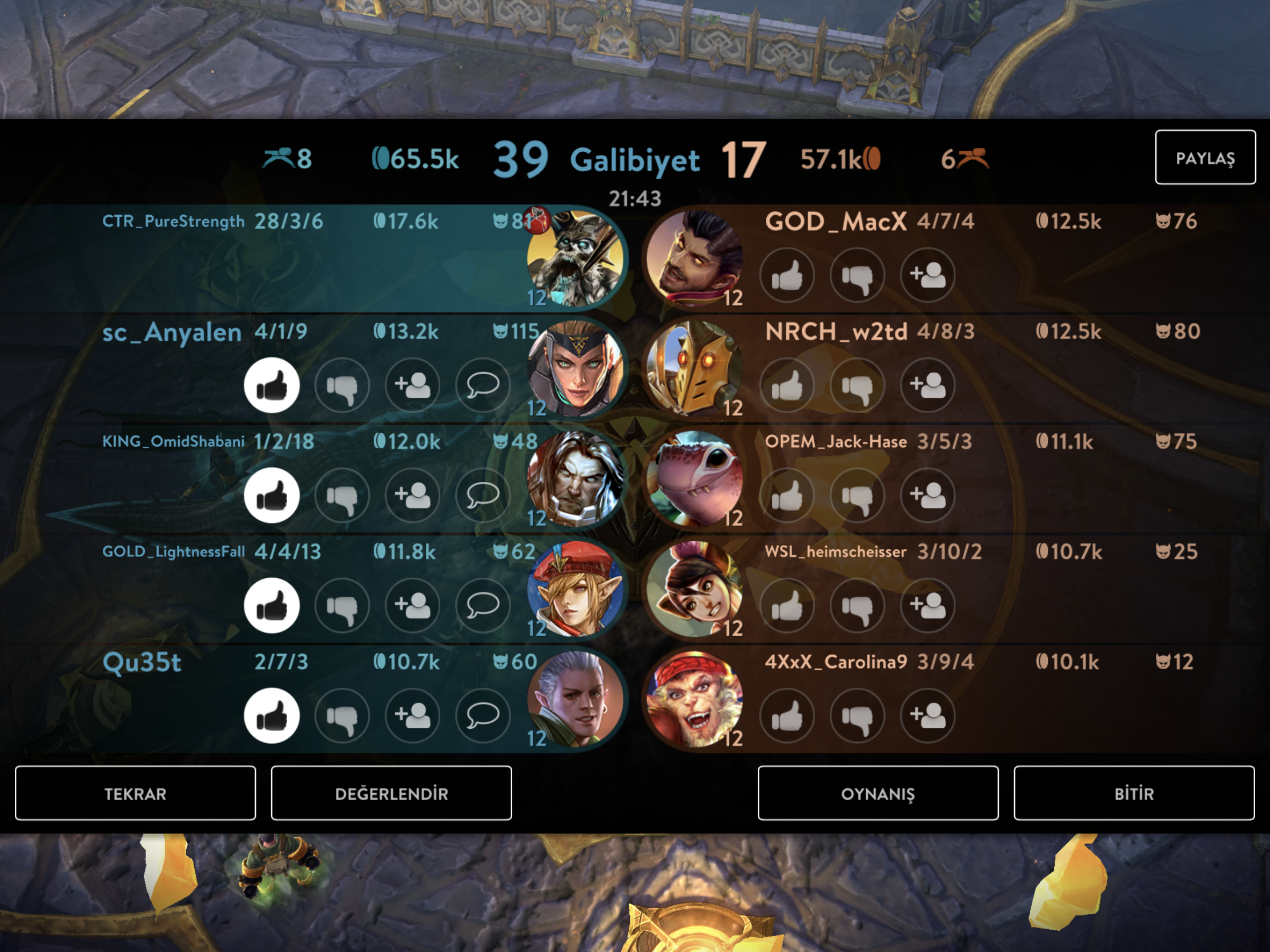Add sc_Anyalen as a friend

click(x=412, y=385)
